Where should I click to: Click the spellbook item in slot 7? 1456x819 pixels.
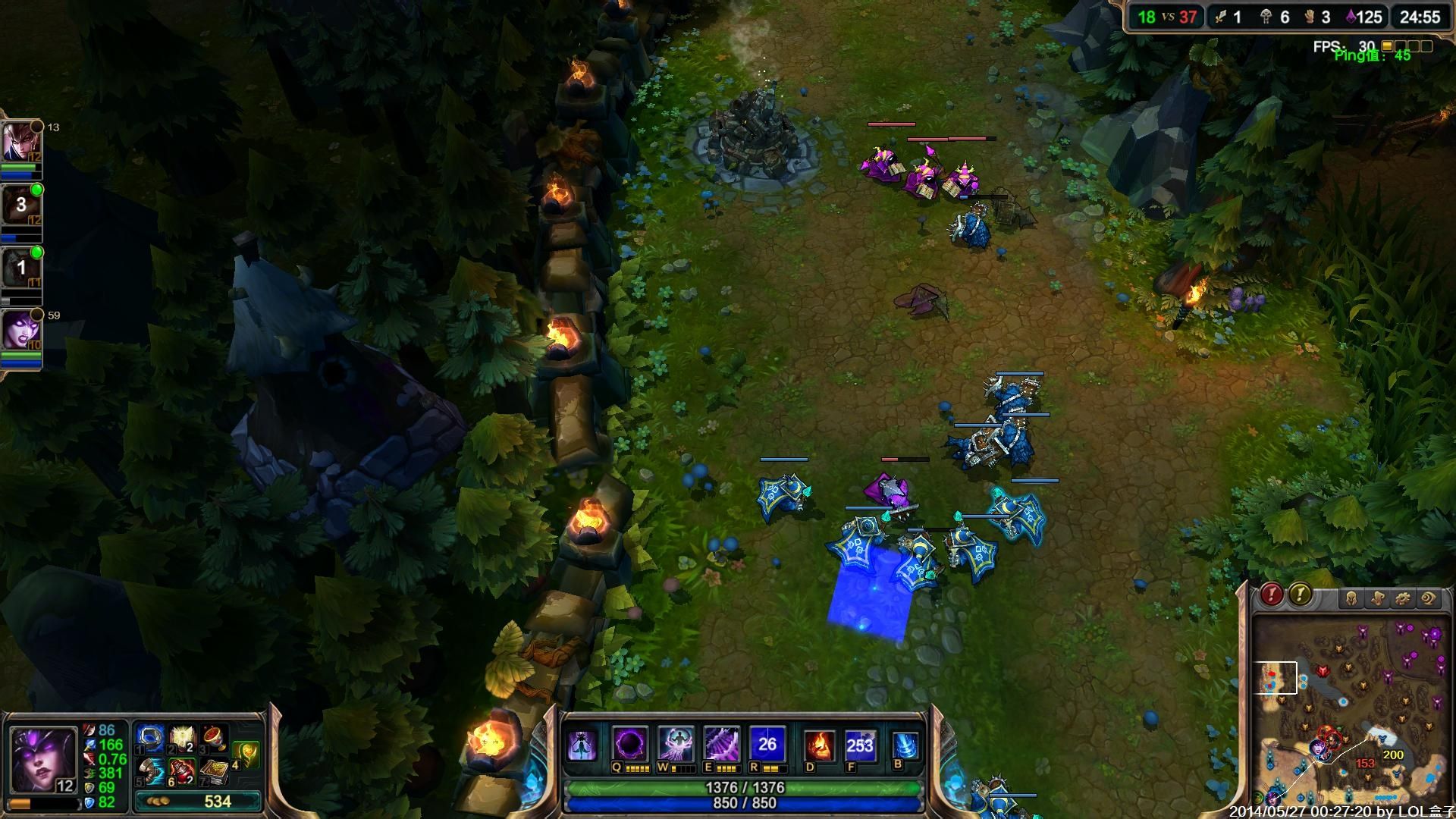point(216,772)
